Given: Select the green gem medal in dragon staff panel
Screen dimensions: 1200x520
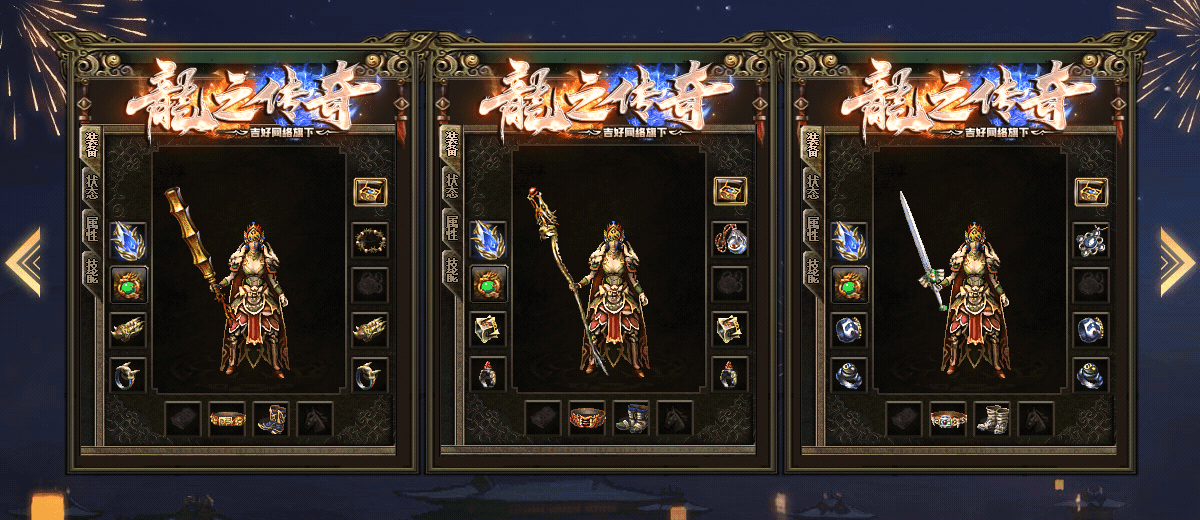Looking at the screenshot, I should [x=488, y=284].
